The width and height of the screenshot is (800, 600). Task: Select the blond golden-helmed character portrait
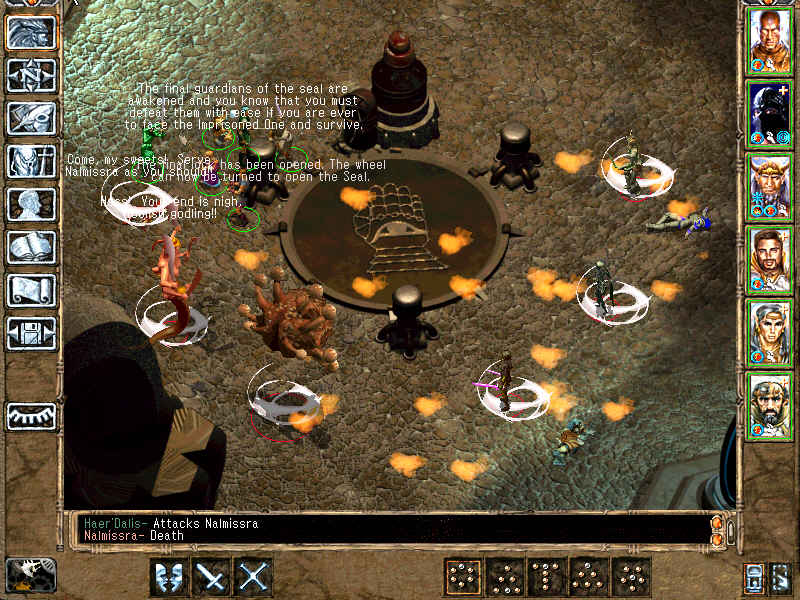[x=770, y=187]
